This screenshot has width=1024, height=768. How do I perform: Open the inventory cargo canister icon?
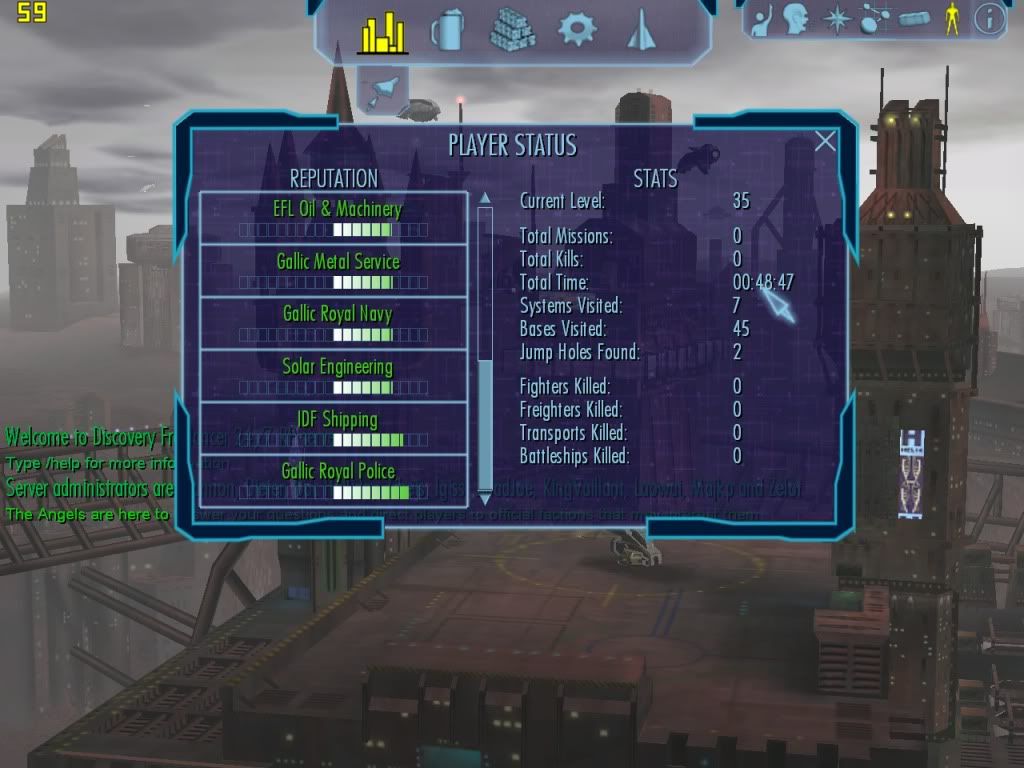pyautogui.click(x=913, y=20)
